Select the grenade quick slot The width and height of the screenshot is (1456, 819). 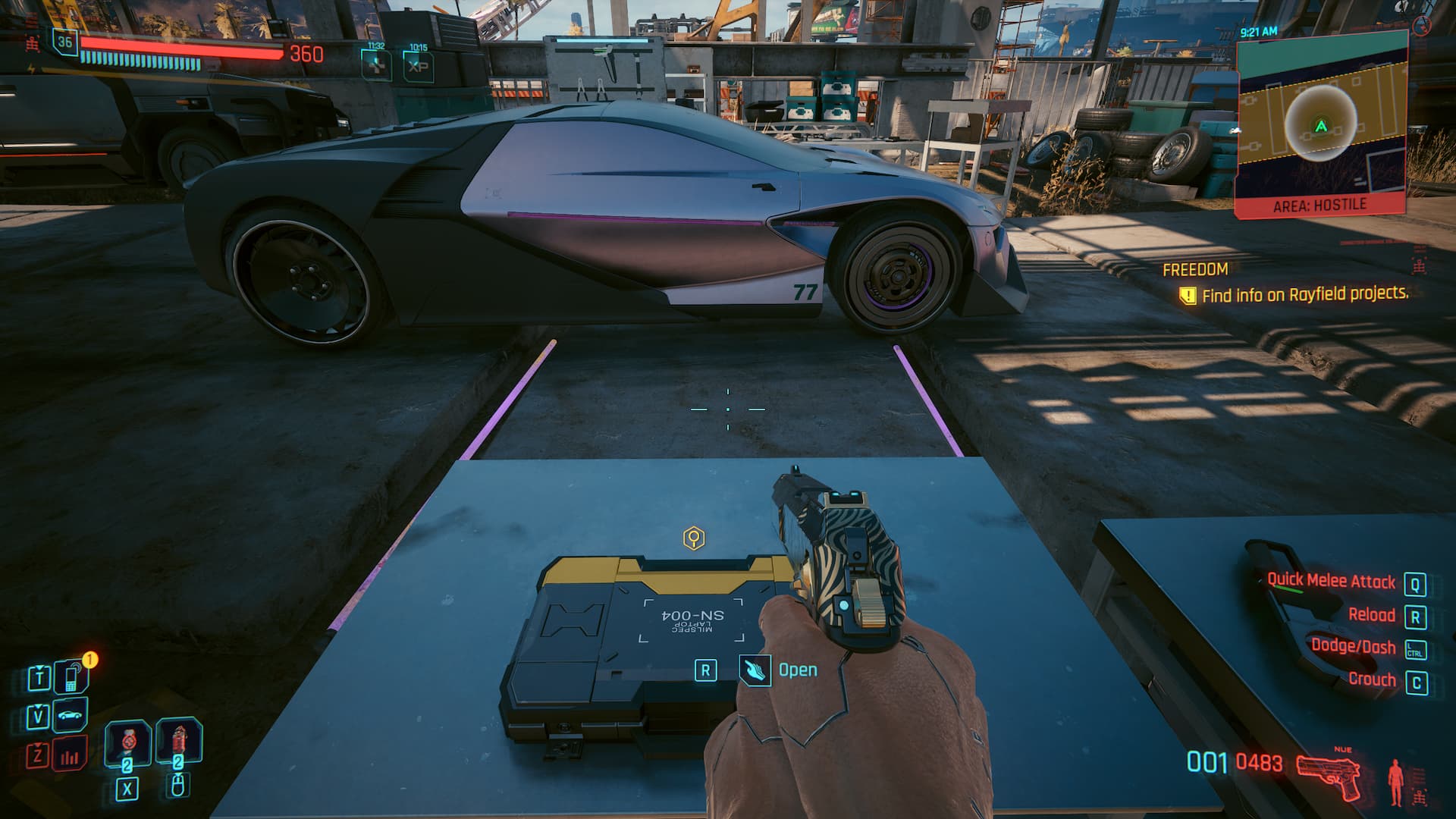(127, 743)
